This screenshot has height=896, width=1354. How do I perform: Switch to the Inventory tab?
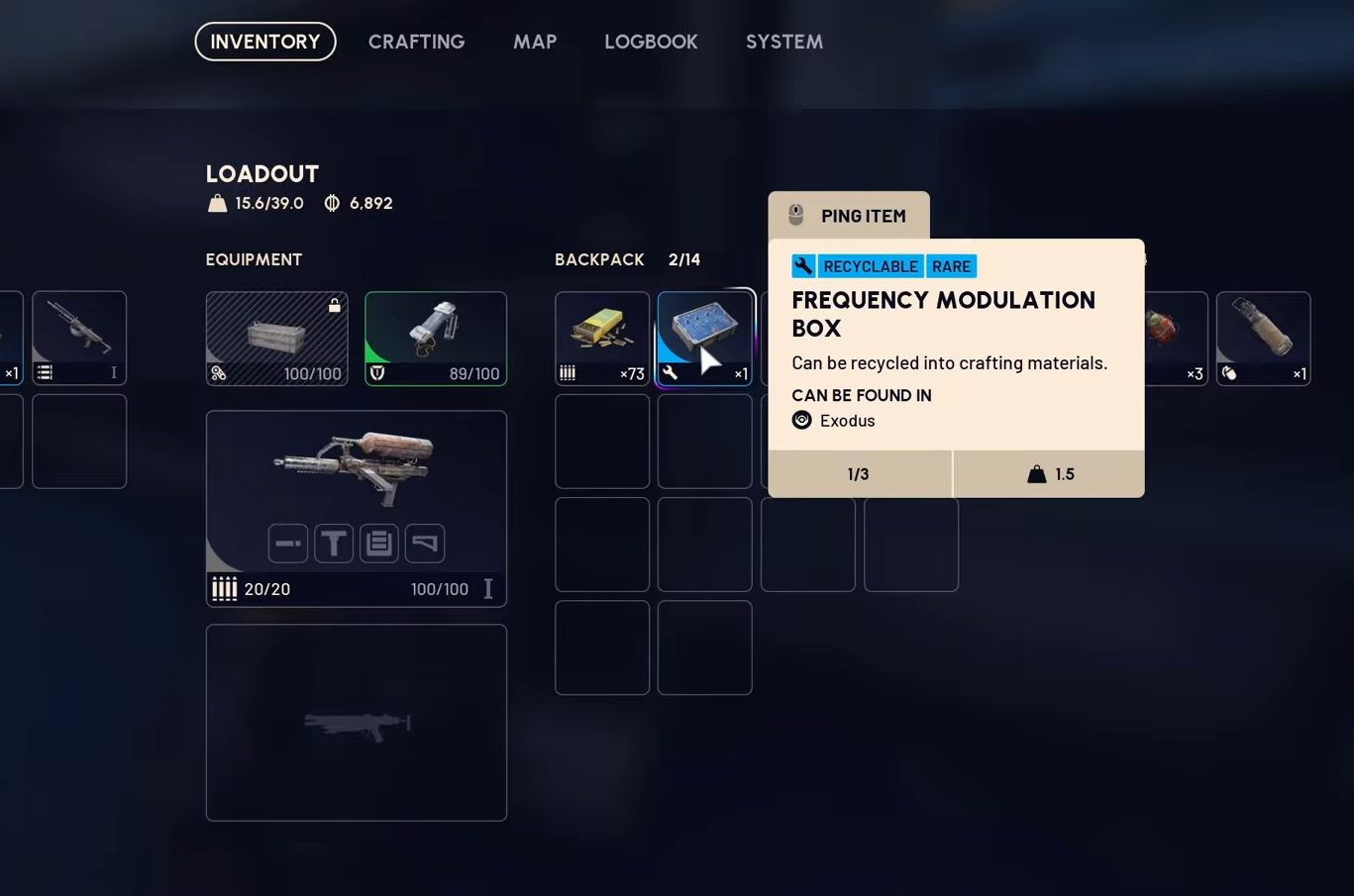point(265,42)
